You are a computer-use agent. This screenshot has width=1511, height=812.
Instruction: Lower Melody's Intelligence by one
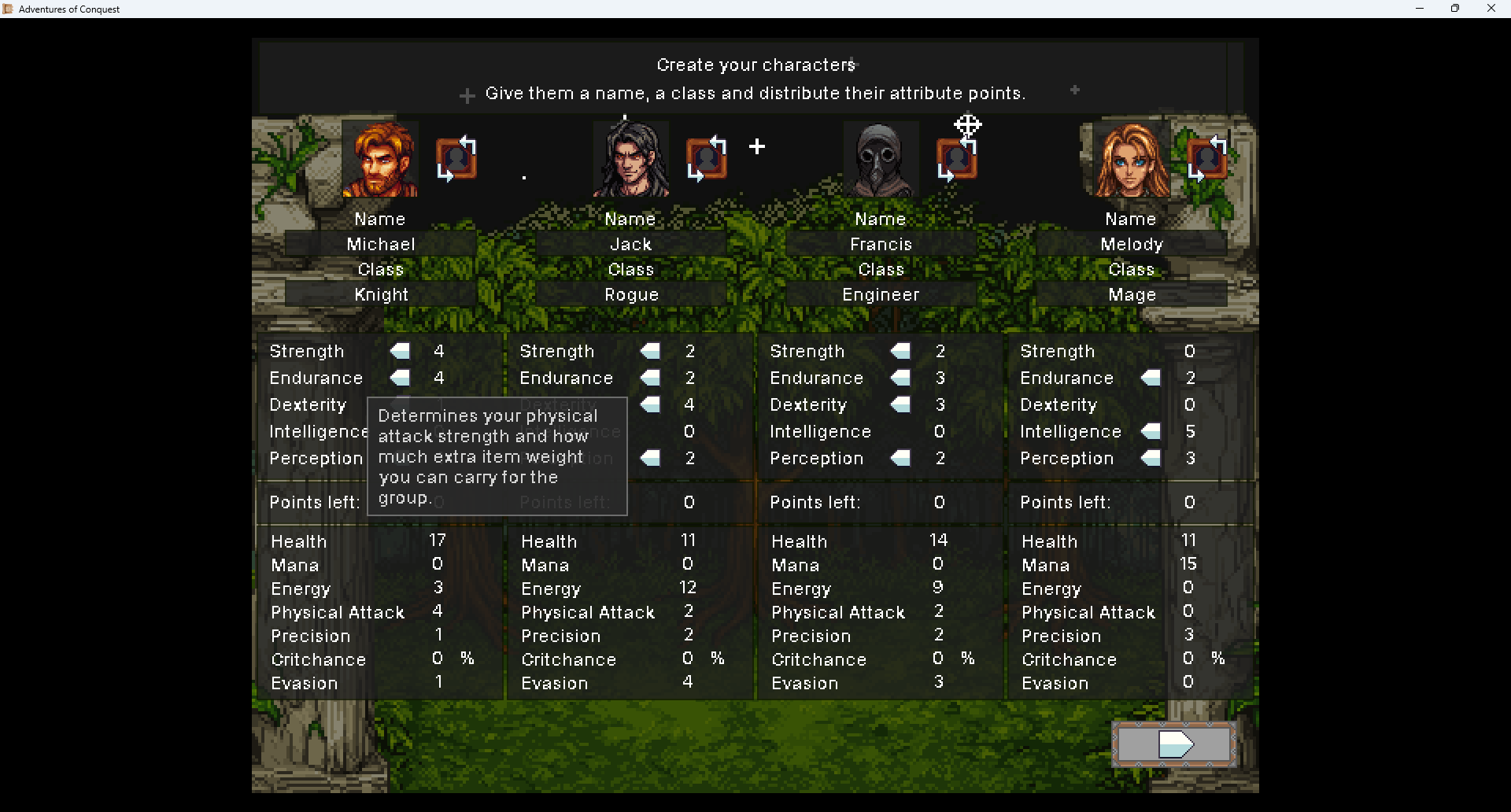[x=1151, y=431]
